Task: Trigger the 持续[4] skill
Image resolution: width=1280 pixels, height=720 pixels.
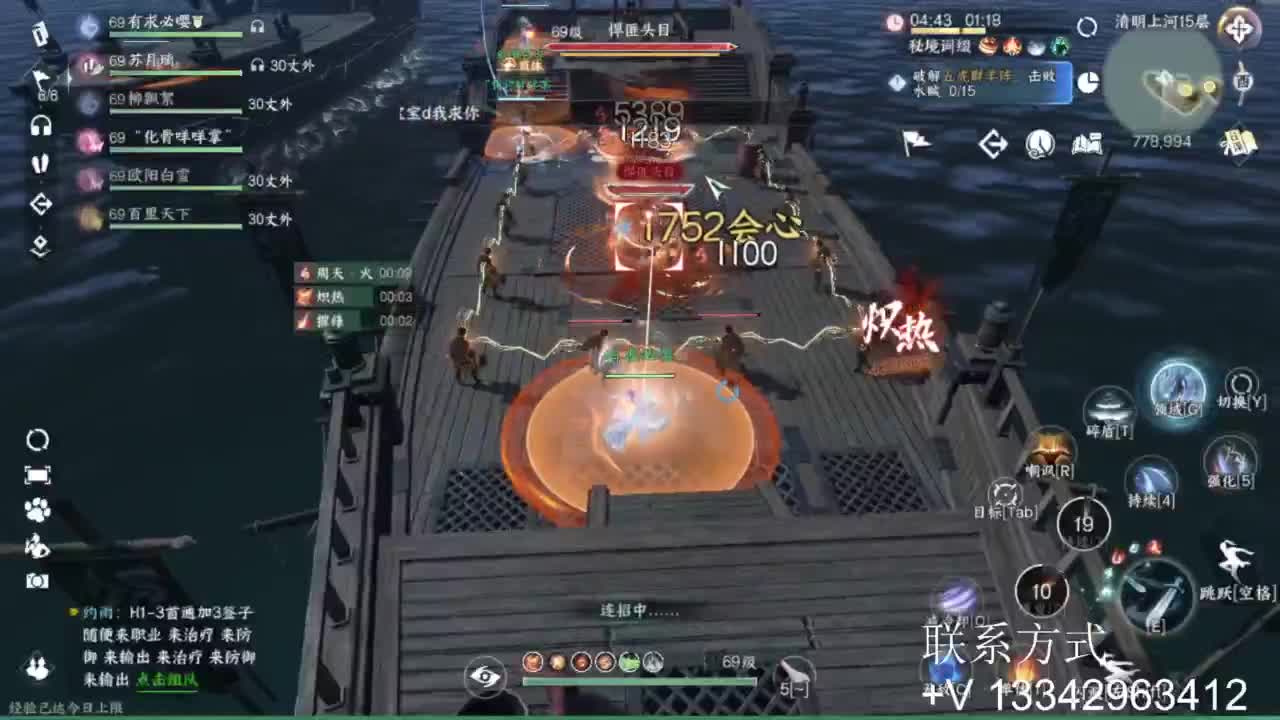Action: tap(1152, 479)
